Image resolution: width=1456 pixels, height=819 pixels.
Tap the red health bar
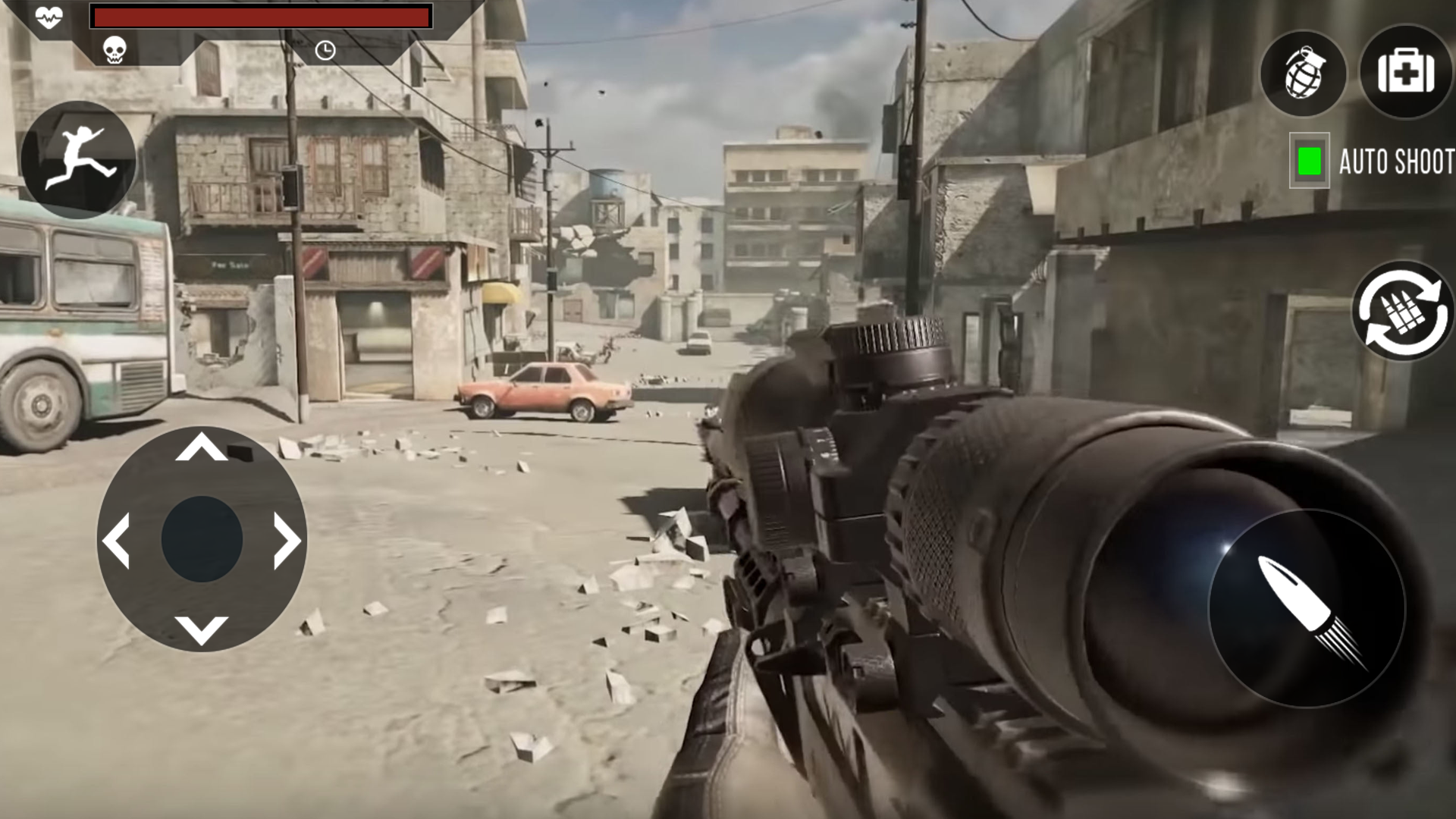click(260, 16)
